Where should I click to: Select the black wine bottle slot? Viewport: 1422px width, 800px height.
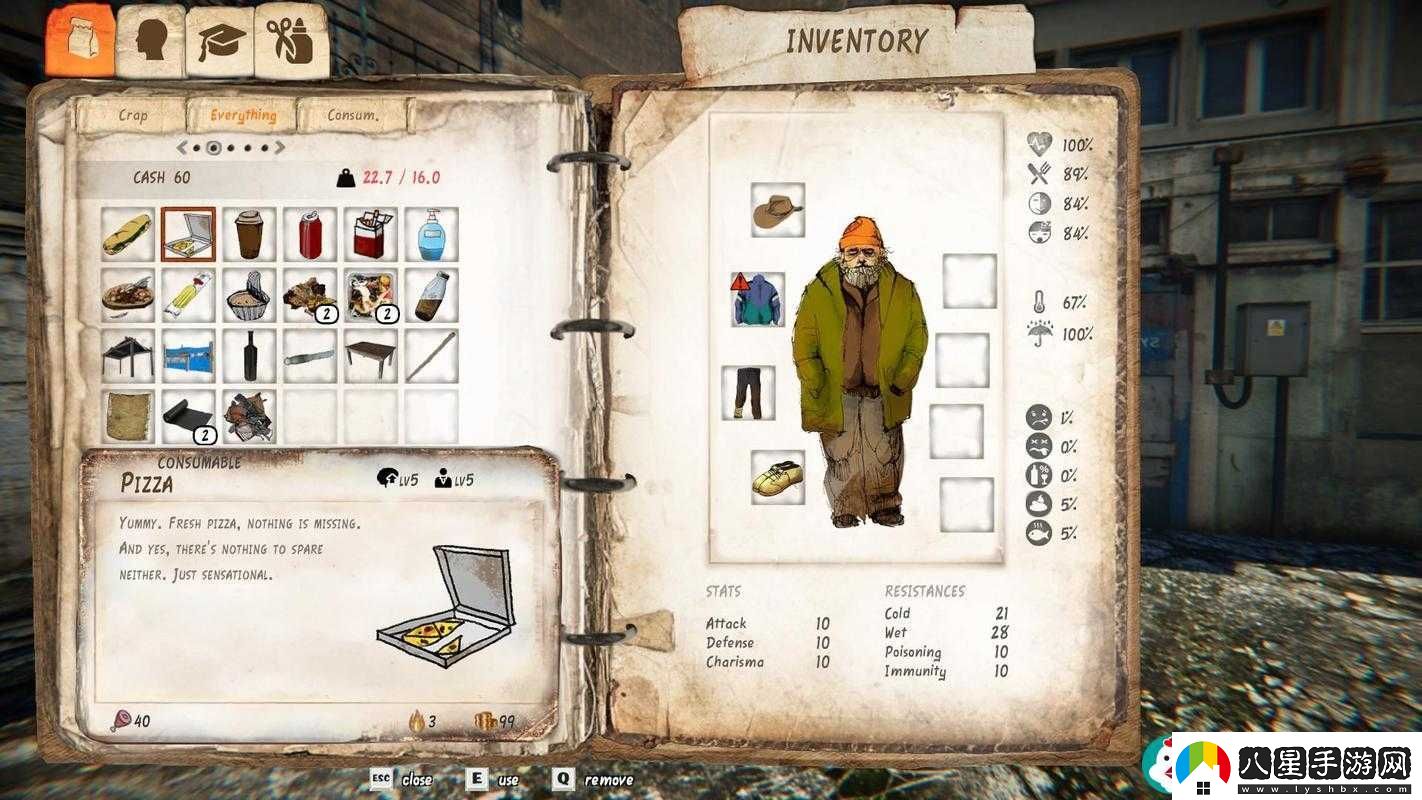[x=249, y=356]
